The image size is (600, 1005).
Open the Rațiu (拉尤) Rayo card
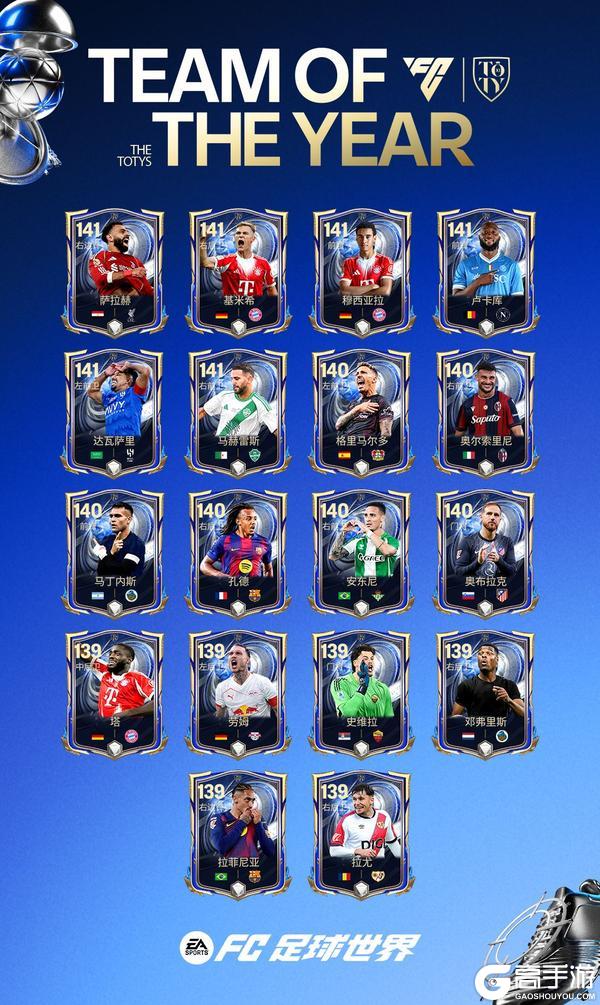point(361,833)
